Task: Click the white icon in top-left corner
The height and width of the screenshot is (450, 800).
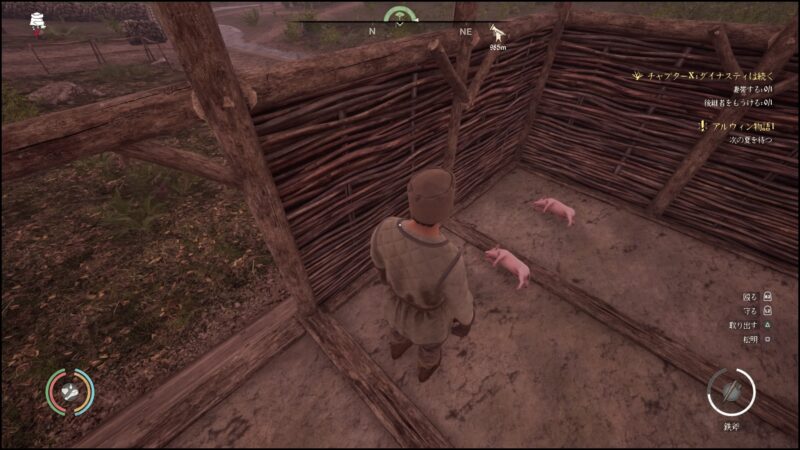Action: (x=38, y=20)
